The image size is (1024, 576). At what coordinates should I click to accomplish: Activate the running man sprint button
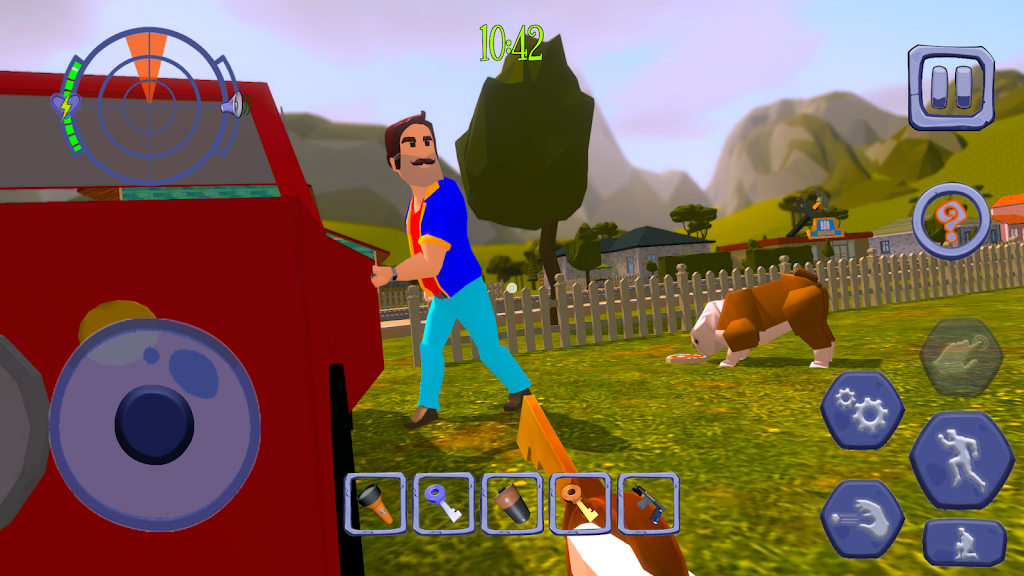tap(961, 458)
